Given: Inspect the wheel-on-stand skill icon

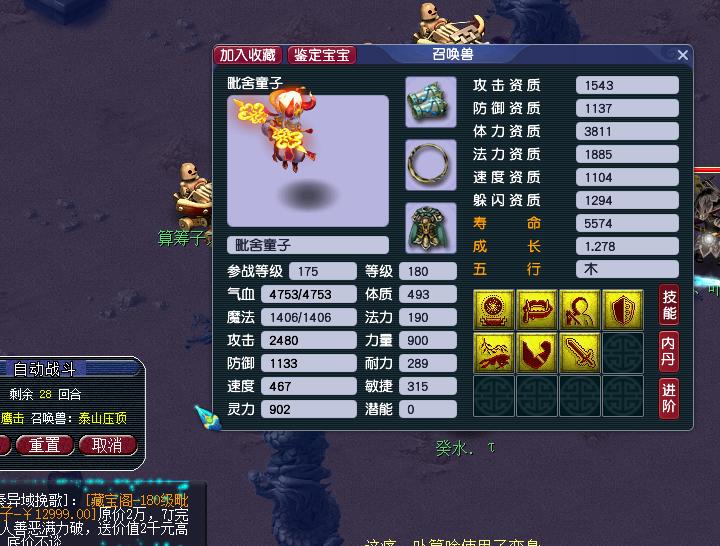Looking at the screenshot, I should click(495, 310).
